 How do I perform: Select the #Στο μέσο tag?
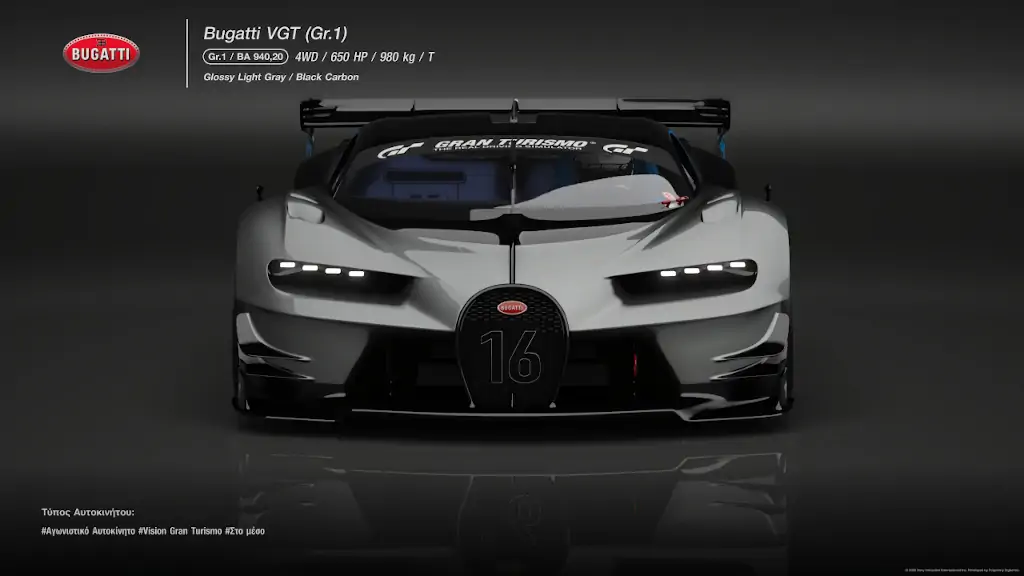tap(245, 531)
